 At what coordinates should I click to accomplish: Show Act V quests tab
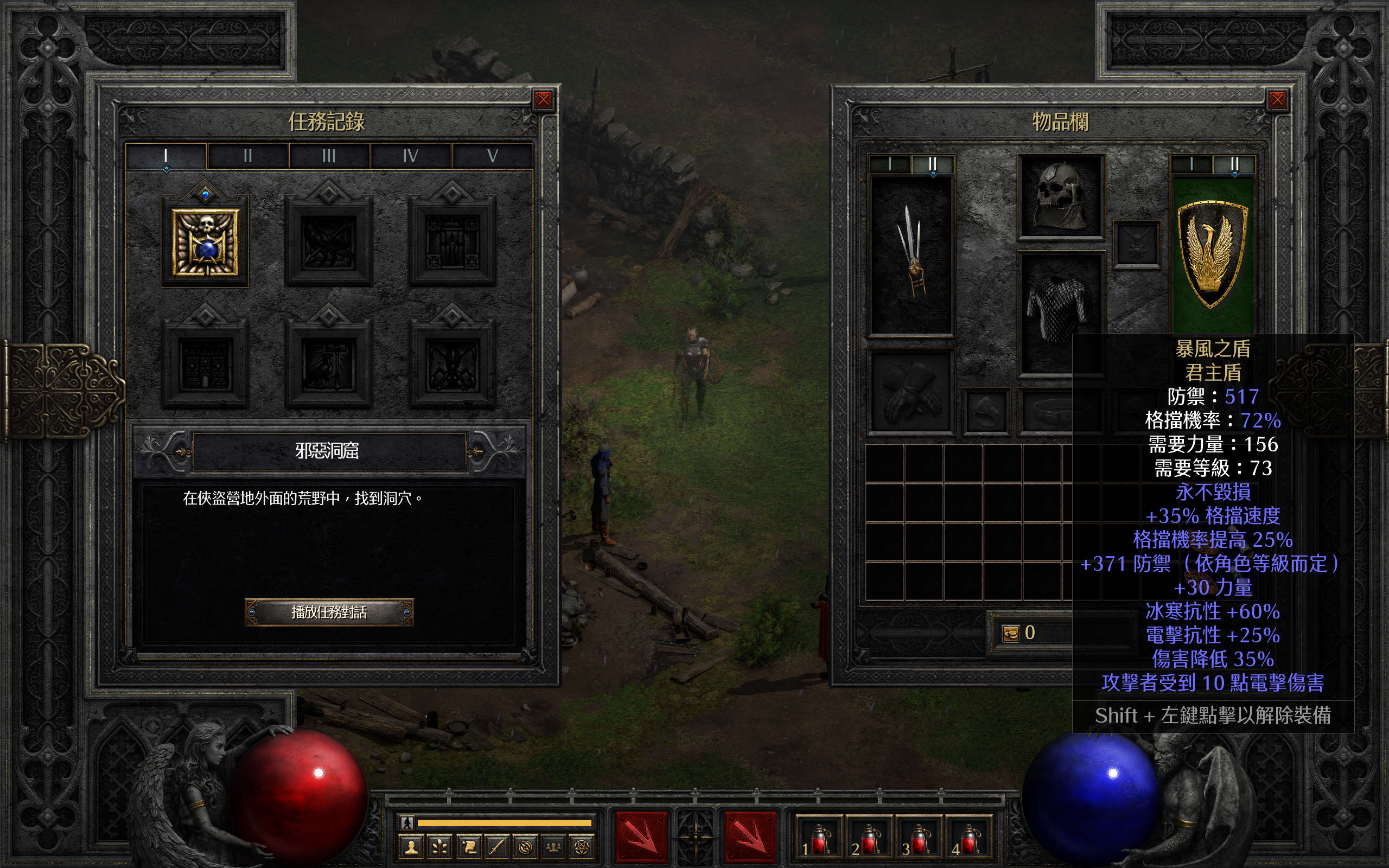pyautogui.click(x=492, y=156)
